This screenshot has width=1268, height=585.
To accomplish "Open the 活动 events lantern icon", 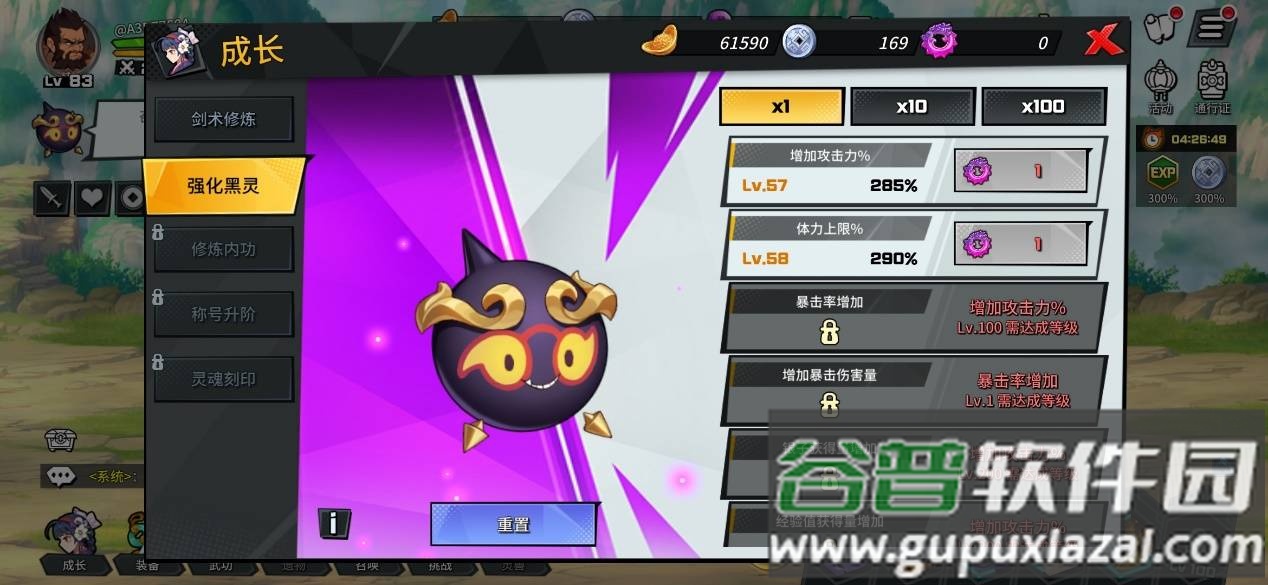I will [x=1161, y=84].
